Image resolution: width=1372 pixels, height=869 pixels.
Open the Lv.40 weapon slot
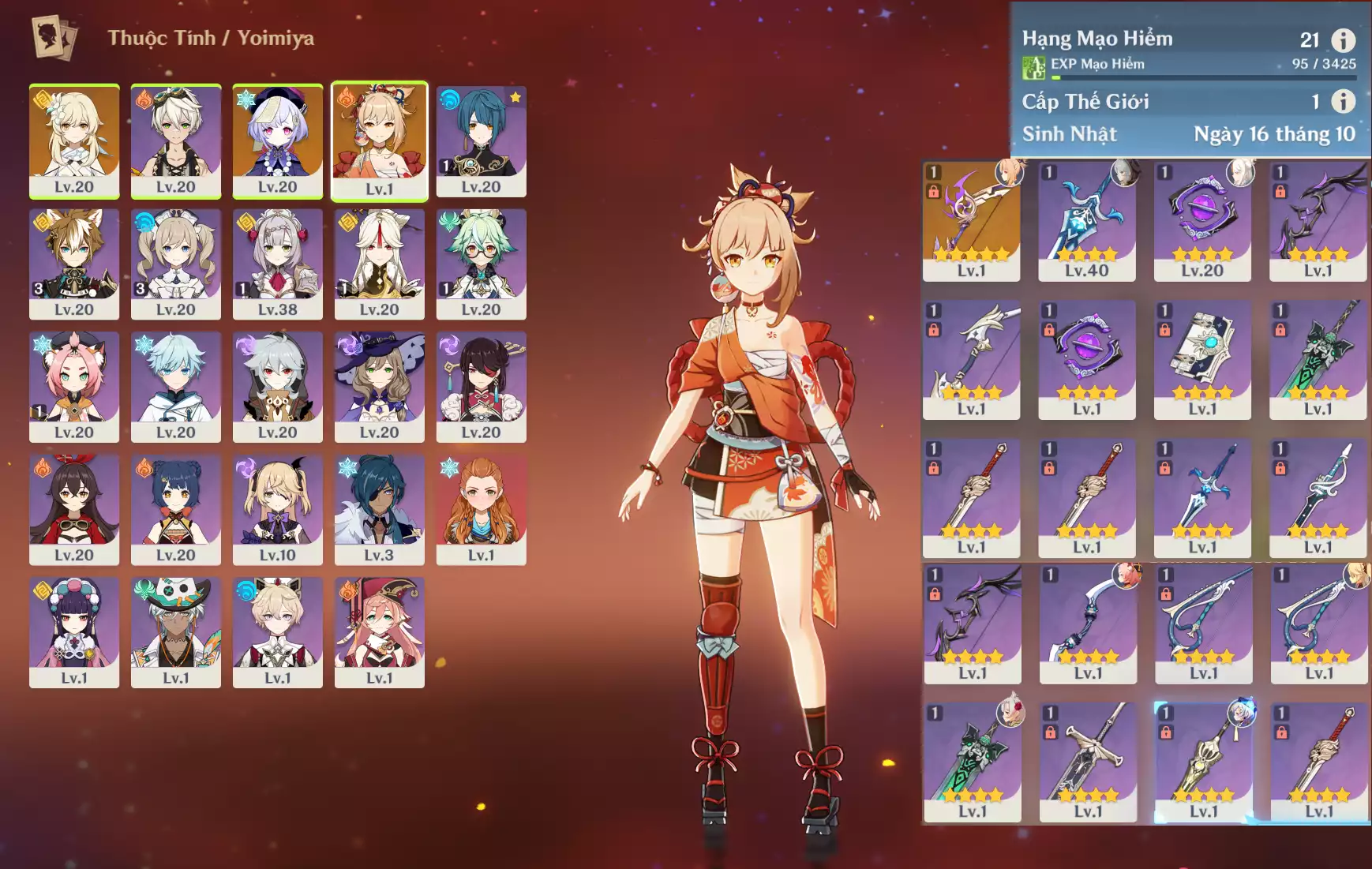coord(1086,221)
